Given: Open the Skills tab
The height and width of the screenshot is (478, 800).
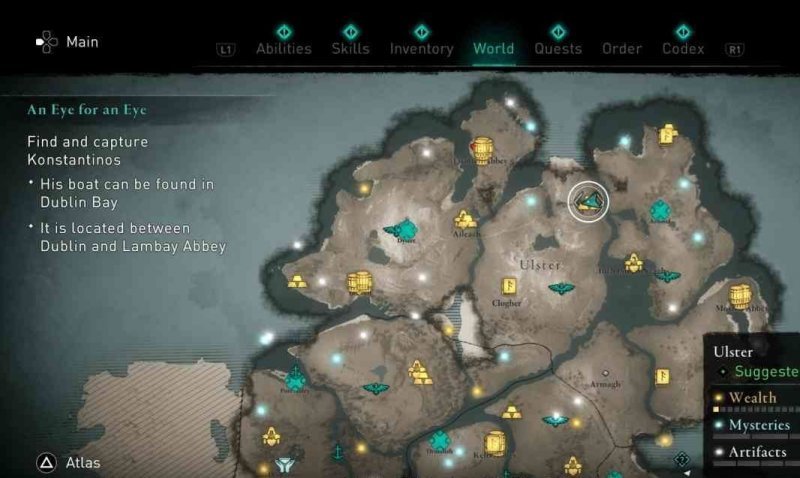Looking at the screenshot, I should [350, 48].
